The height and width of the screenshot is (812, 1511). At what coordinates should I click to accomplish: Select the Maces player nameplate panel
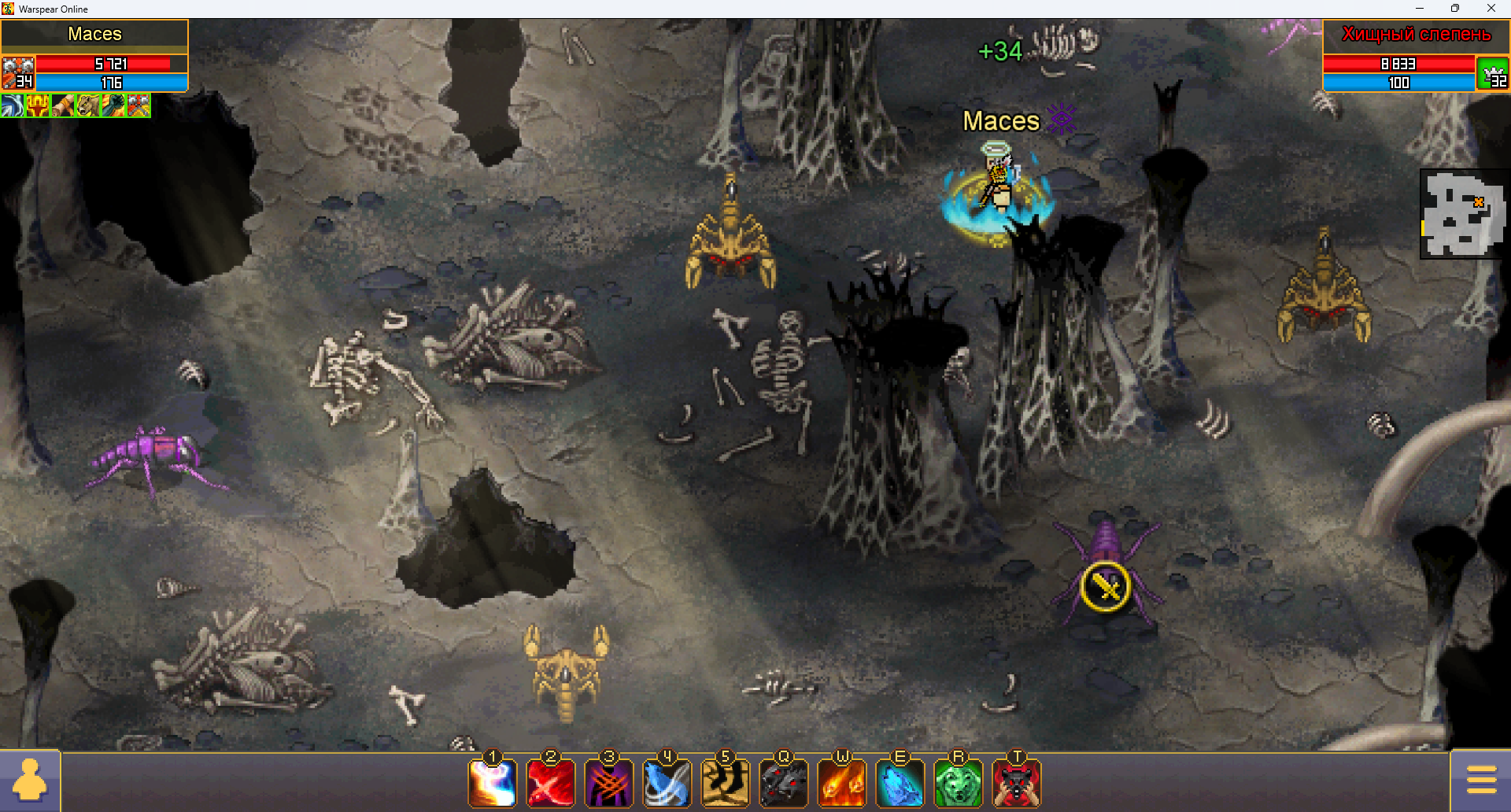[x=94, y=35]
